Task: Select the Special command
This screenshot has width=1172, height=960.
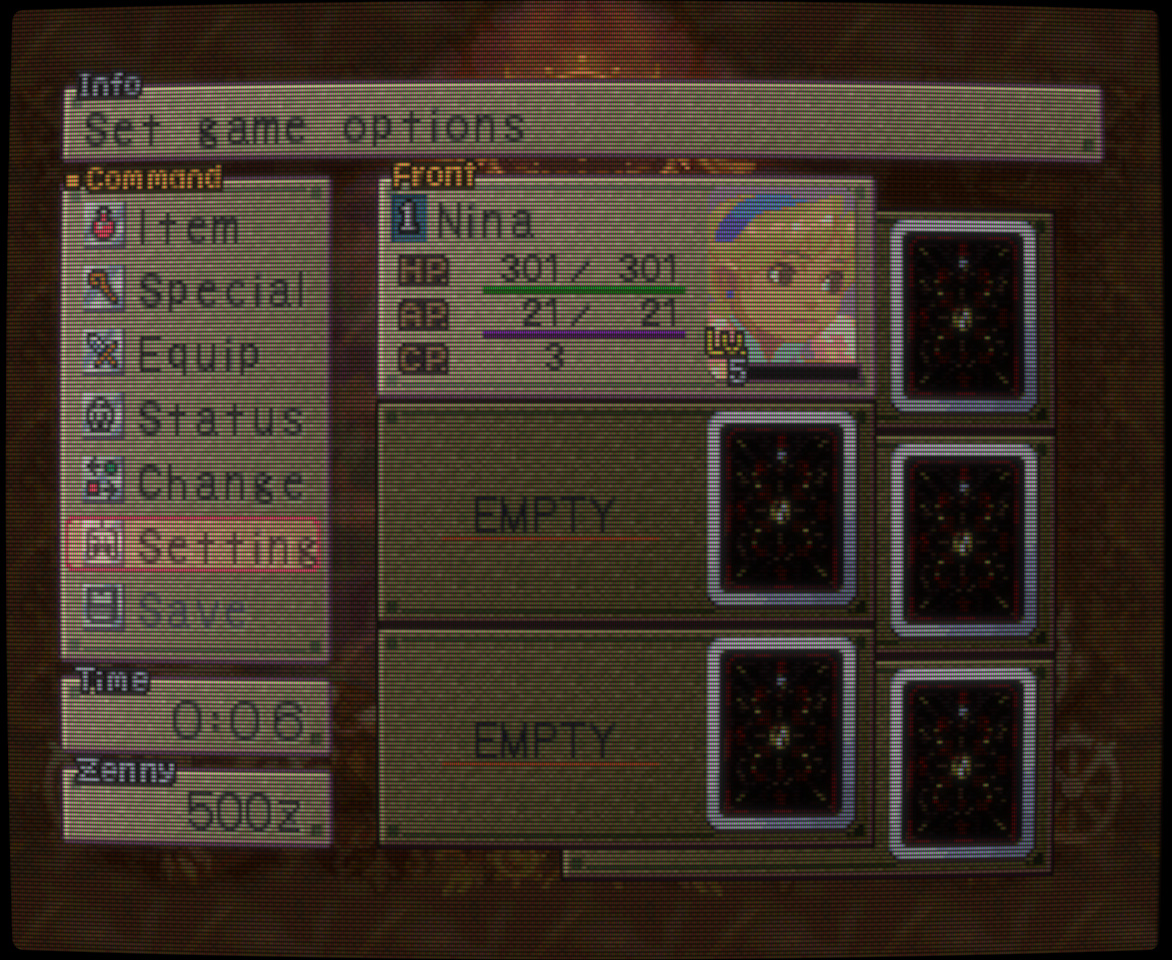Action: click(x=195, y=291)
